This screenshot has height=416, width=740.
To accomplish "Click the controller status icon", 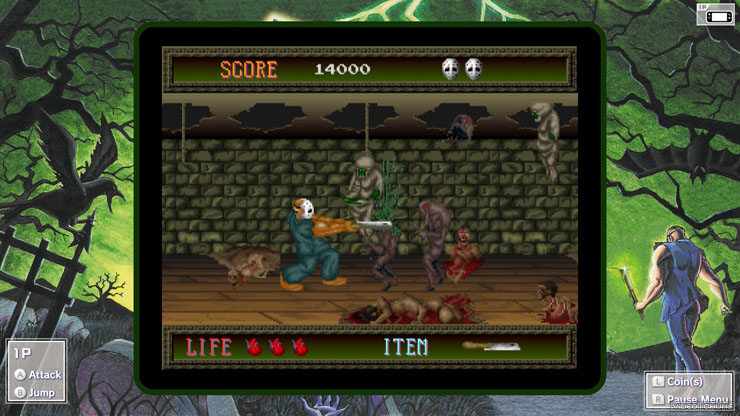I will 715,14.
